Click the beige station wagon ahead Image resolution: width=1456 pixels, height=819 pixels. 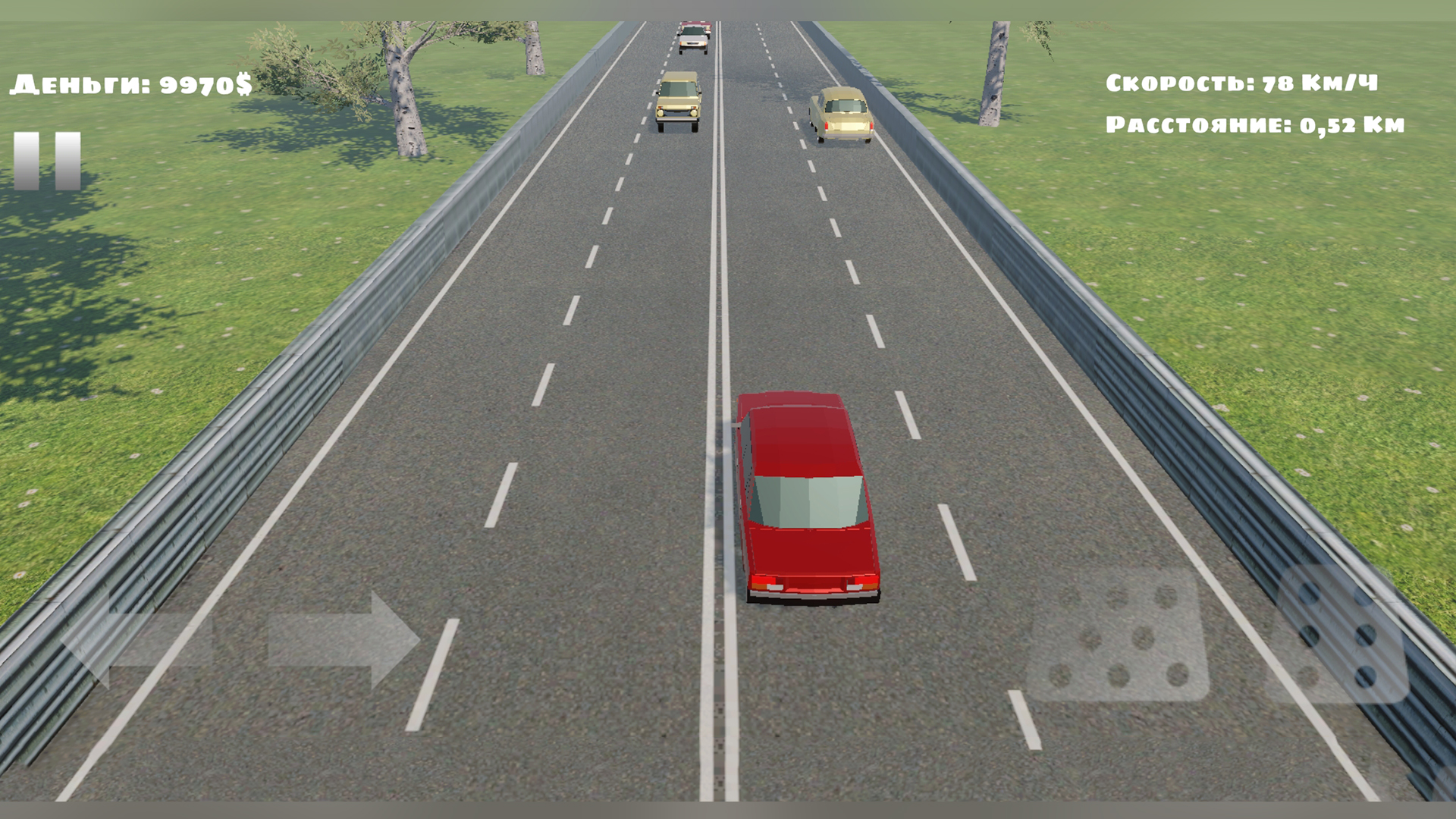click(x=842, y=114)
